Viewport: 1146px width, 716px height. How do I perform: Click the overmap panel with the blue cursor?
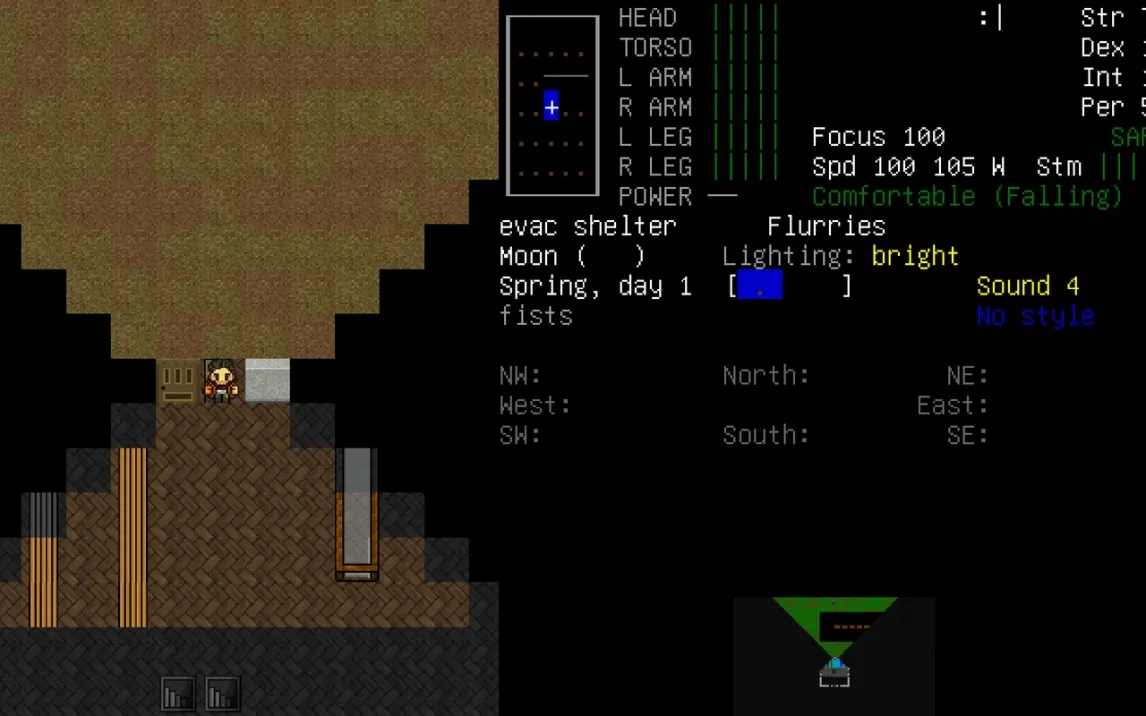coord(552,106)
